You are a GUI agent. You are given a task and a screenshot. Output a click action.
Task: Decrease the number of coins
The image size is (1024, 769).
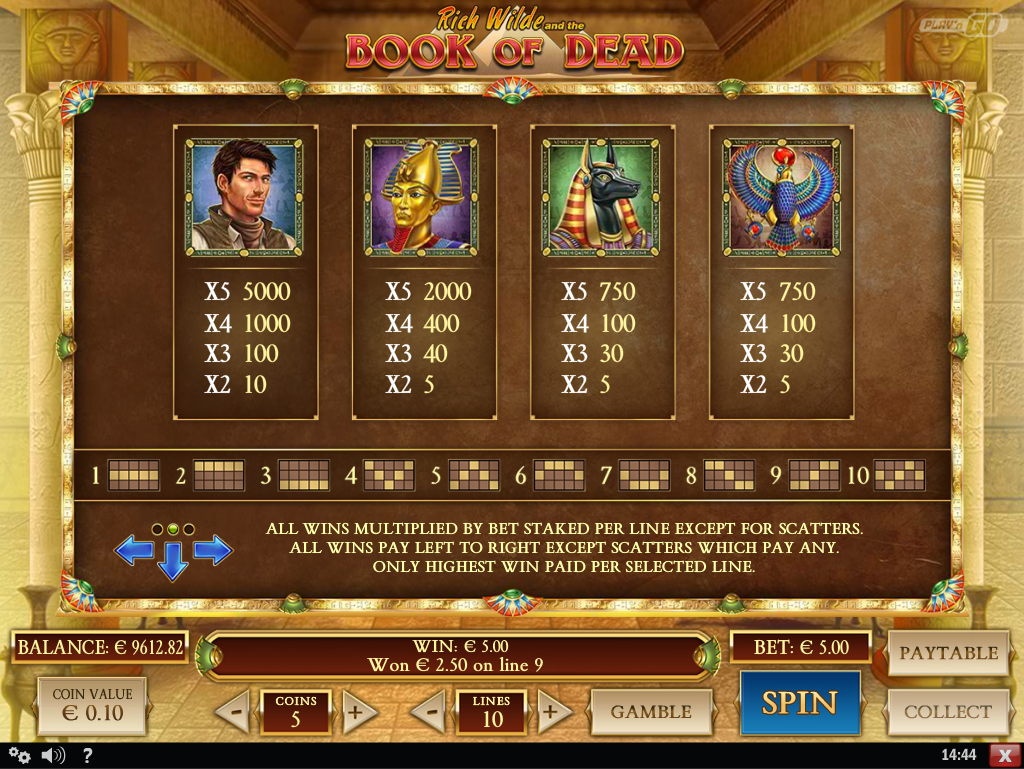click(x=232, y=713)
